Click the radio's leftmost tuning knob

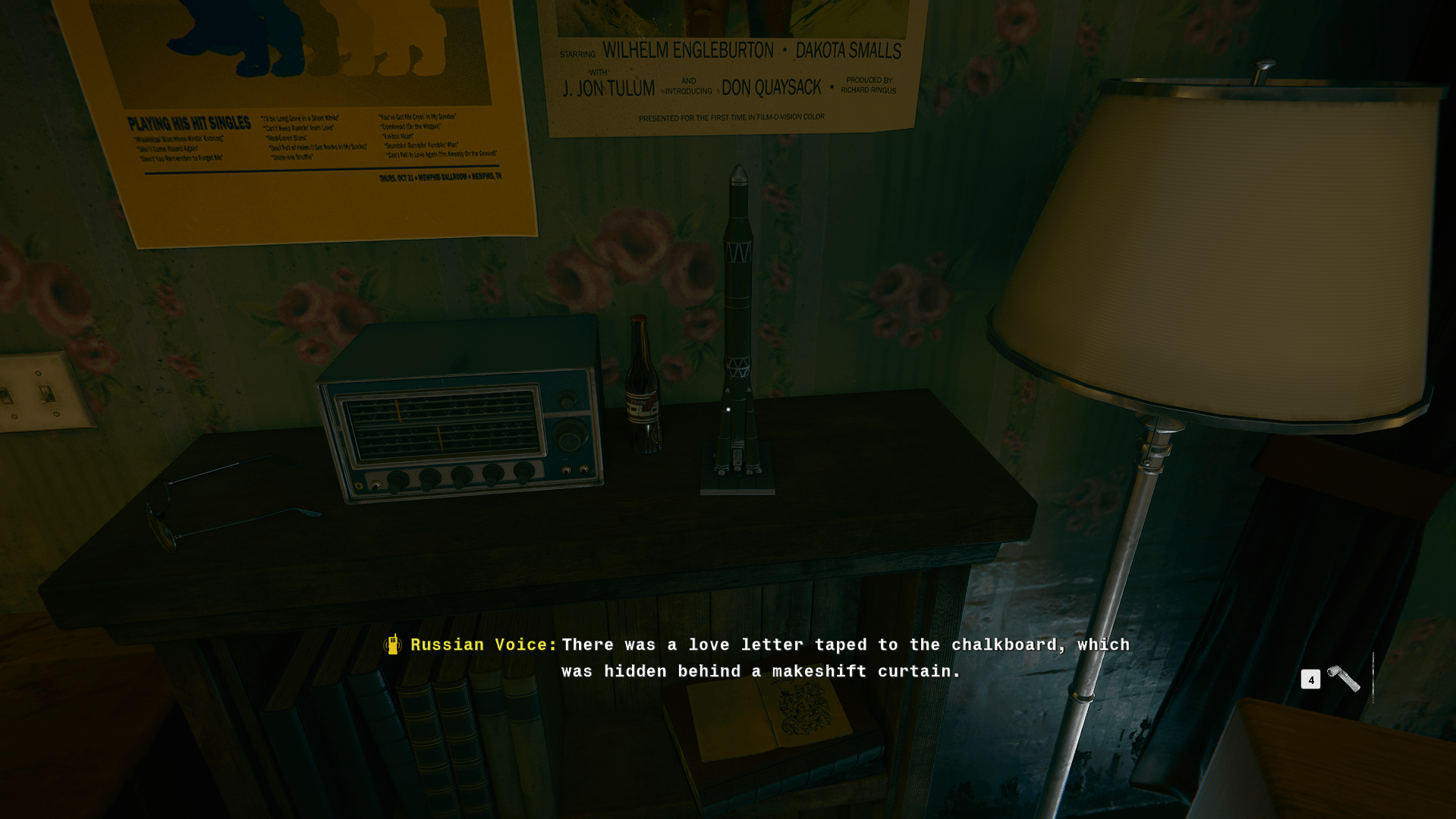pos(398,479)
